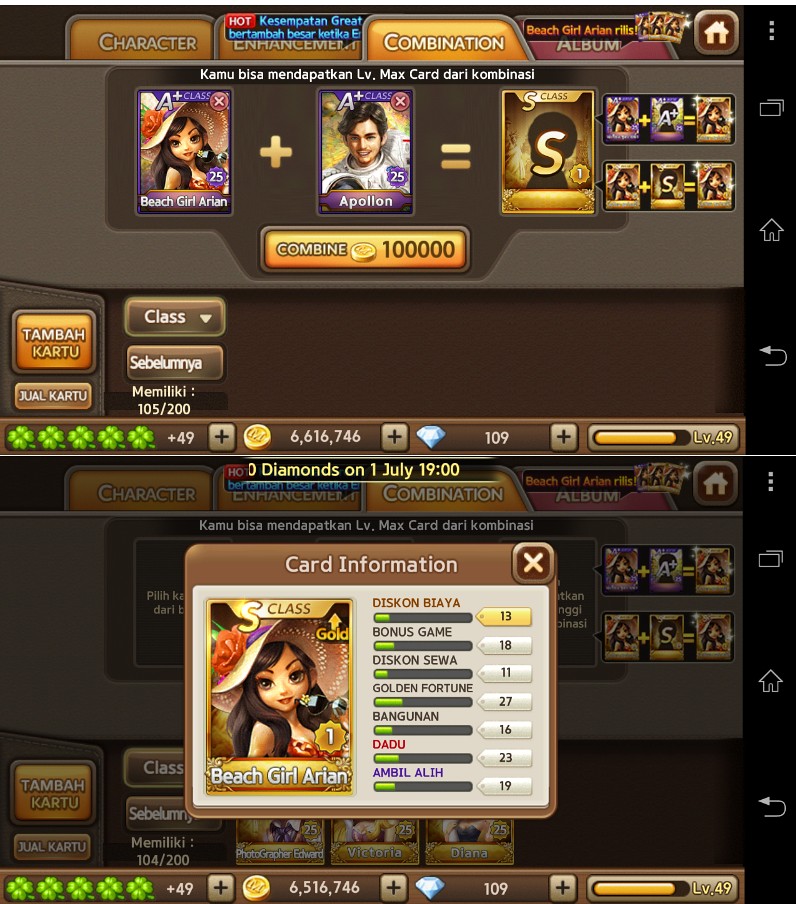Remove the Apollon card from combination
The image size is (796, 904).
coord(400,101)
